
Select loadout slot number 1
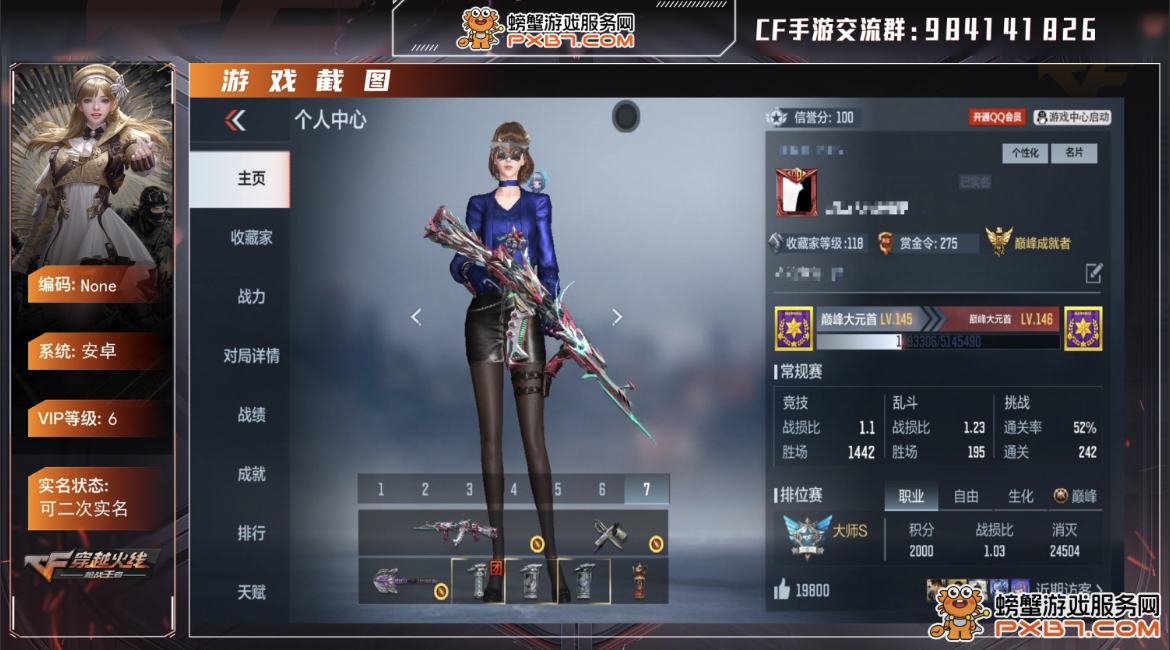pos(381,489)
